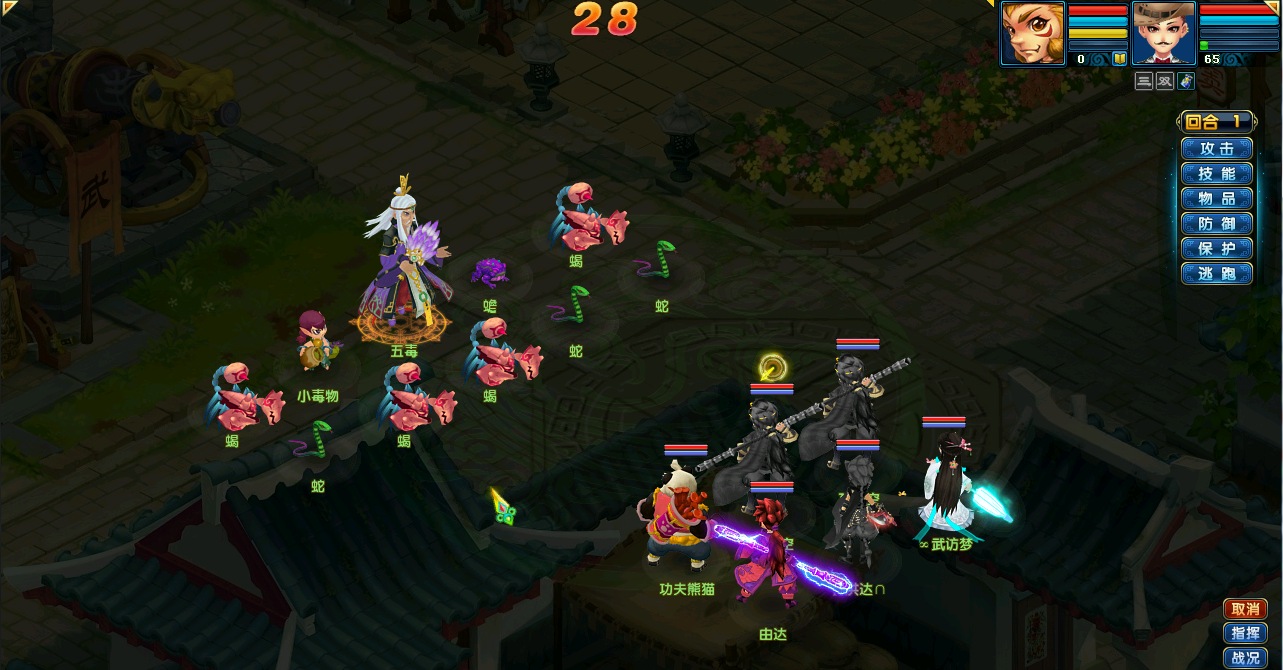1283x670 pixels.
Task: Click the 三 icon below the portraits
Action: [1144, 81]
